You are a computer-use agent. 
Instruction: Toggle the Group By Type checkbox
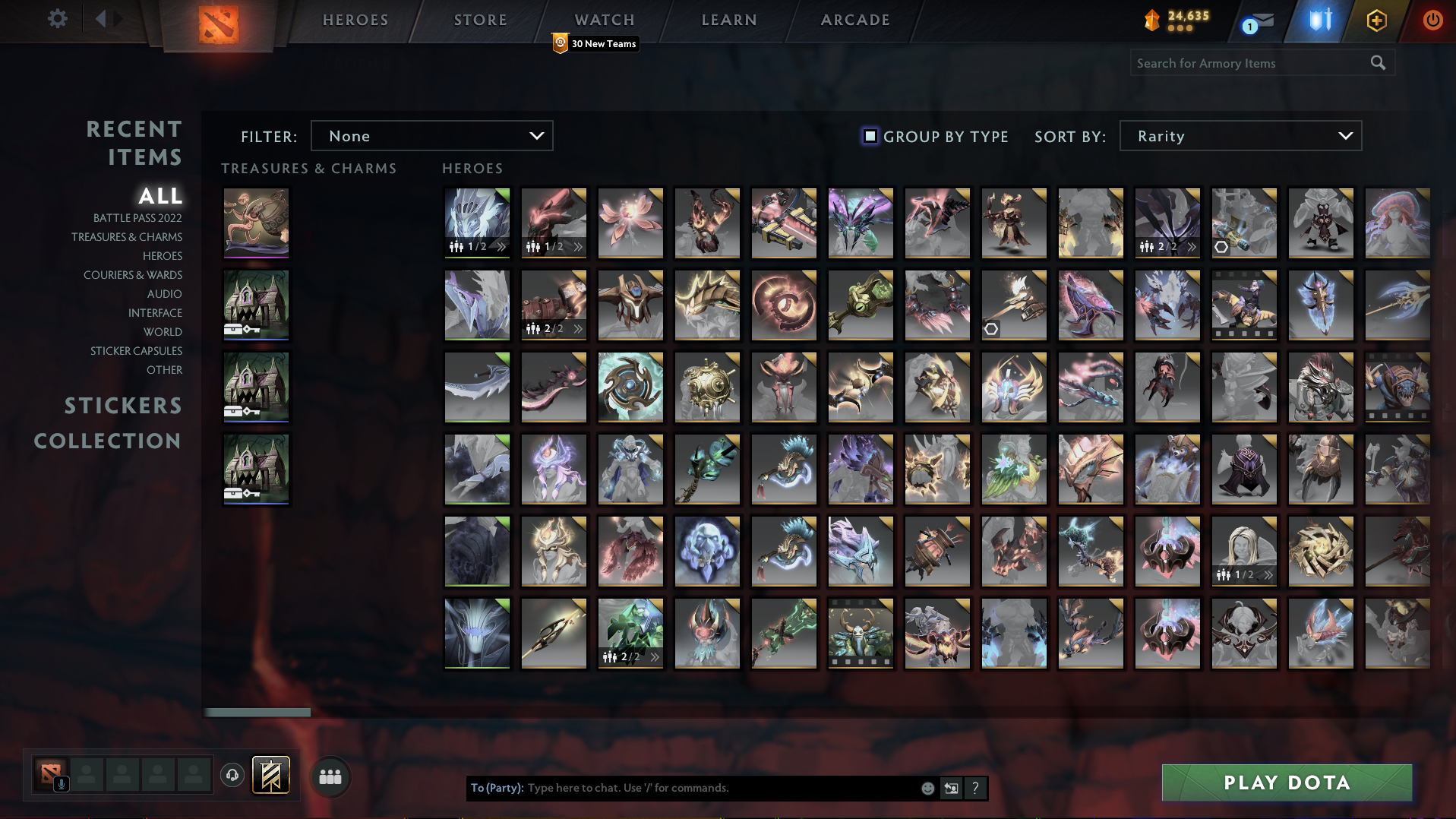[x=869, y=137]
